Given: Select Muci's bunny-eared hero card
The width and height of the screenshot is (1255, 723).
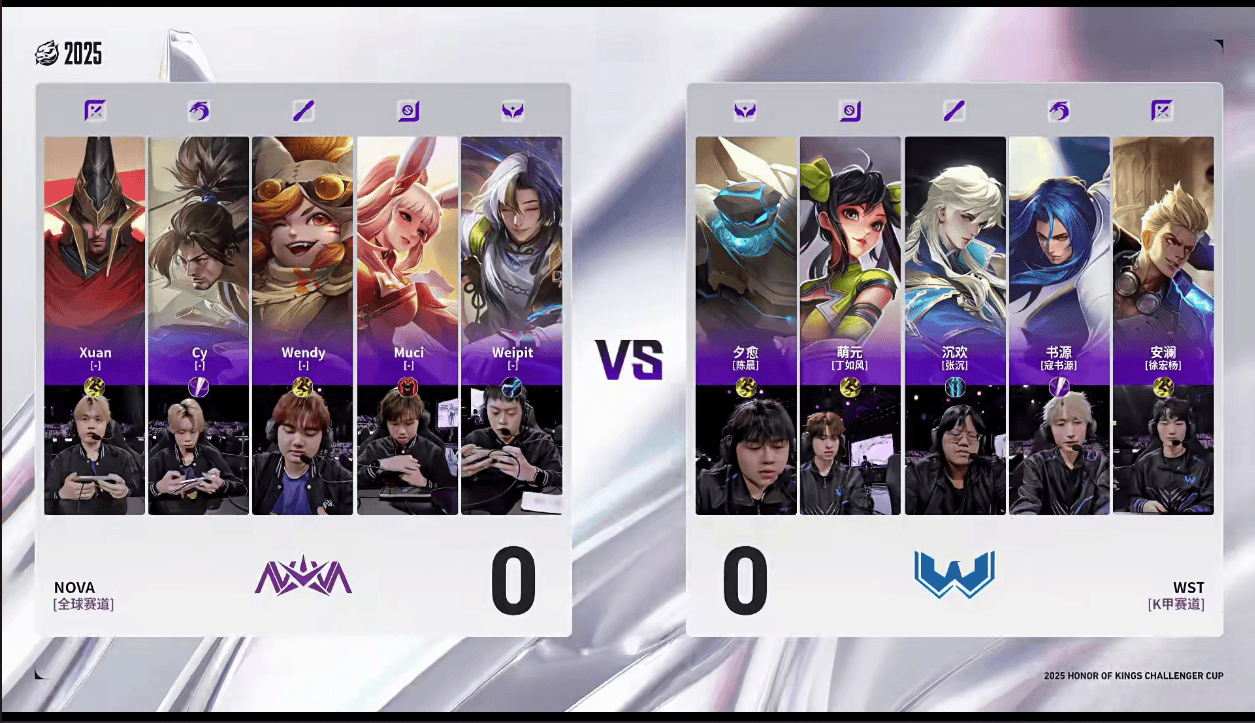Looking at the screenshot, I should point(407,240).
